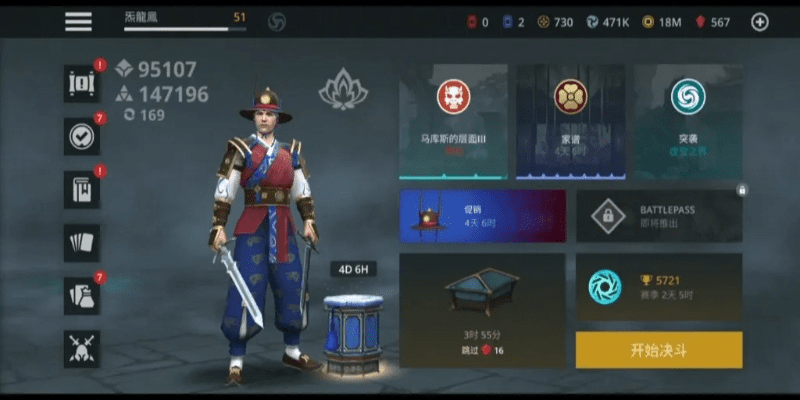Open the 家谱 event tile
Screen dimensions: 800x400
tap(570, 122)
